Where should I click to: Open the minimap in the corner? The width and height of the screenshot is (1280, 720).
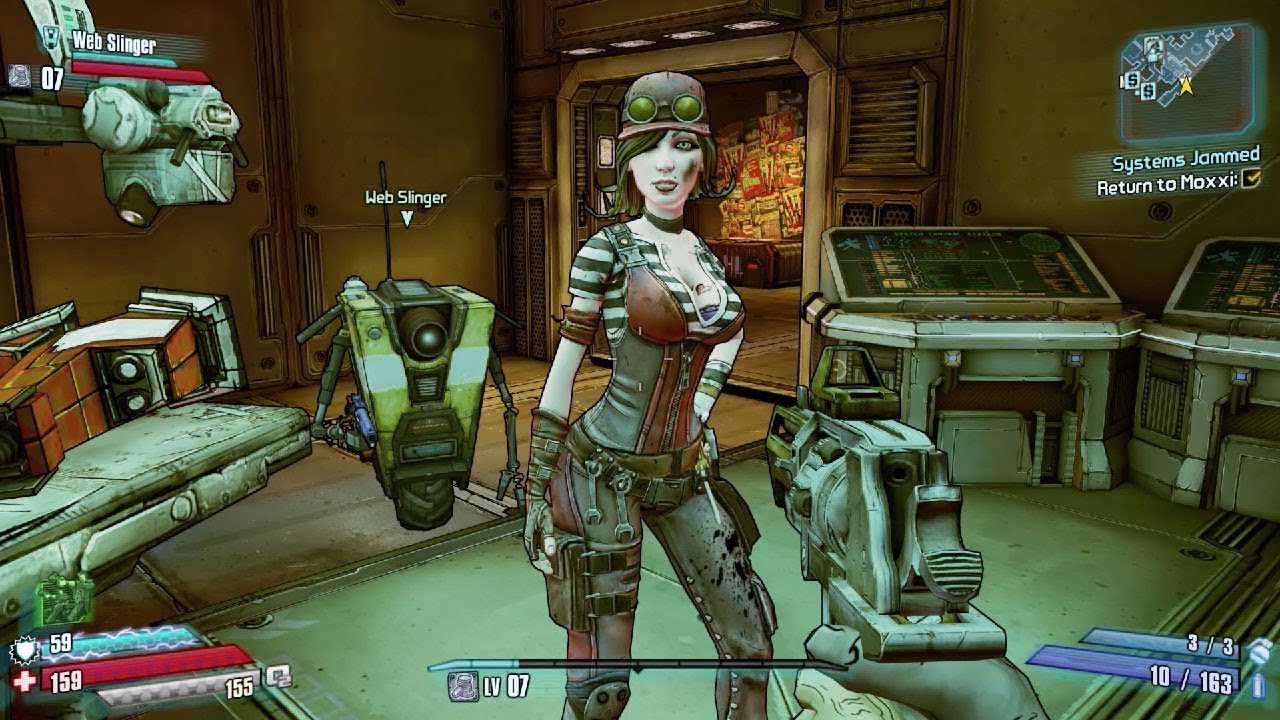click(x=1186, y=82)
